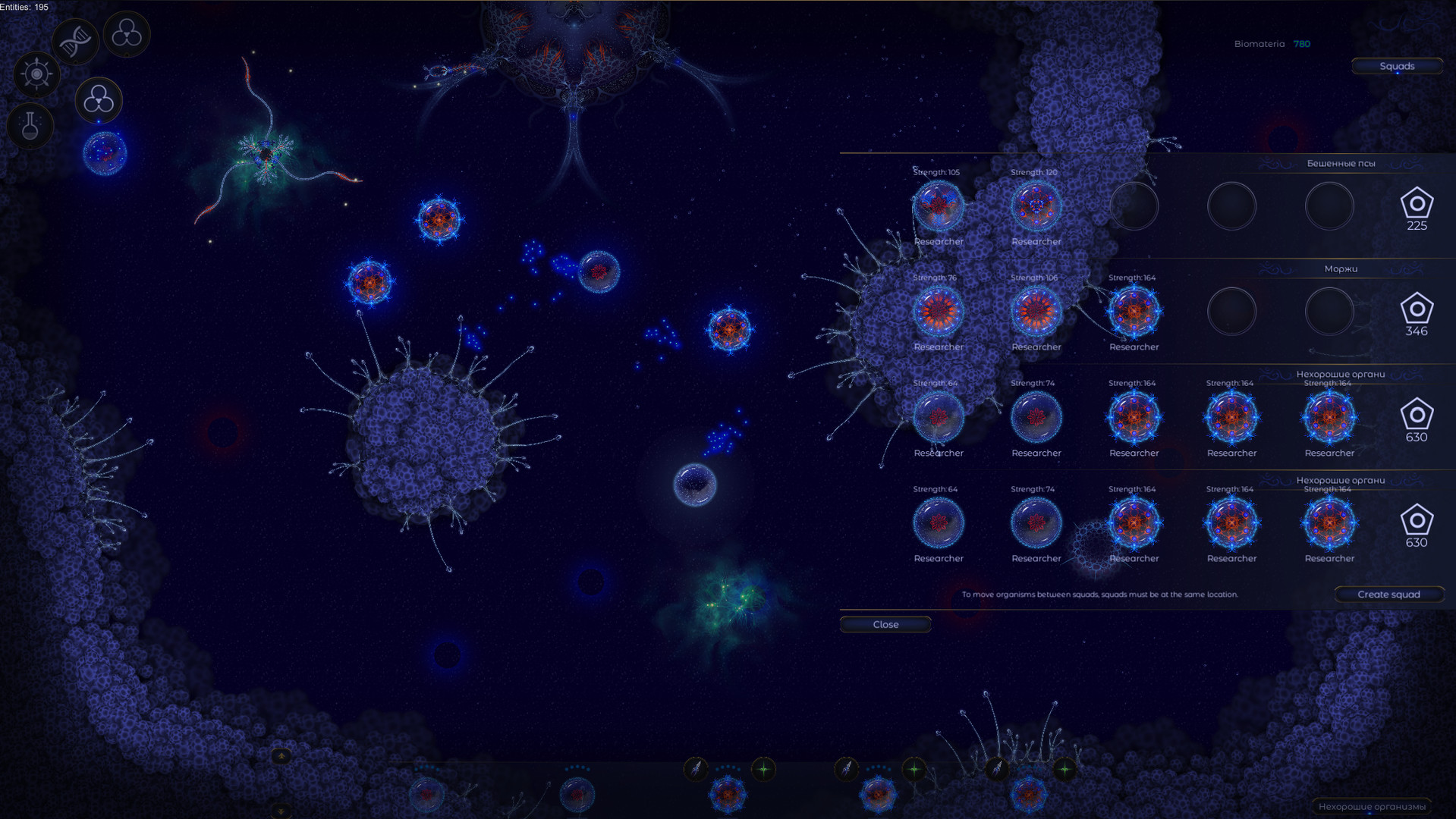
Task: Select the top-right three-cell group icon
Action: pos(127,34)
